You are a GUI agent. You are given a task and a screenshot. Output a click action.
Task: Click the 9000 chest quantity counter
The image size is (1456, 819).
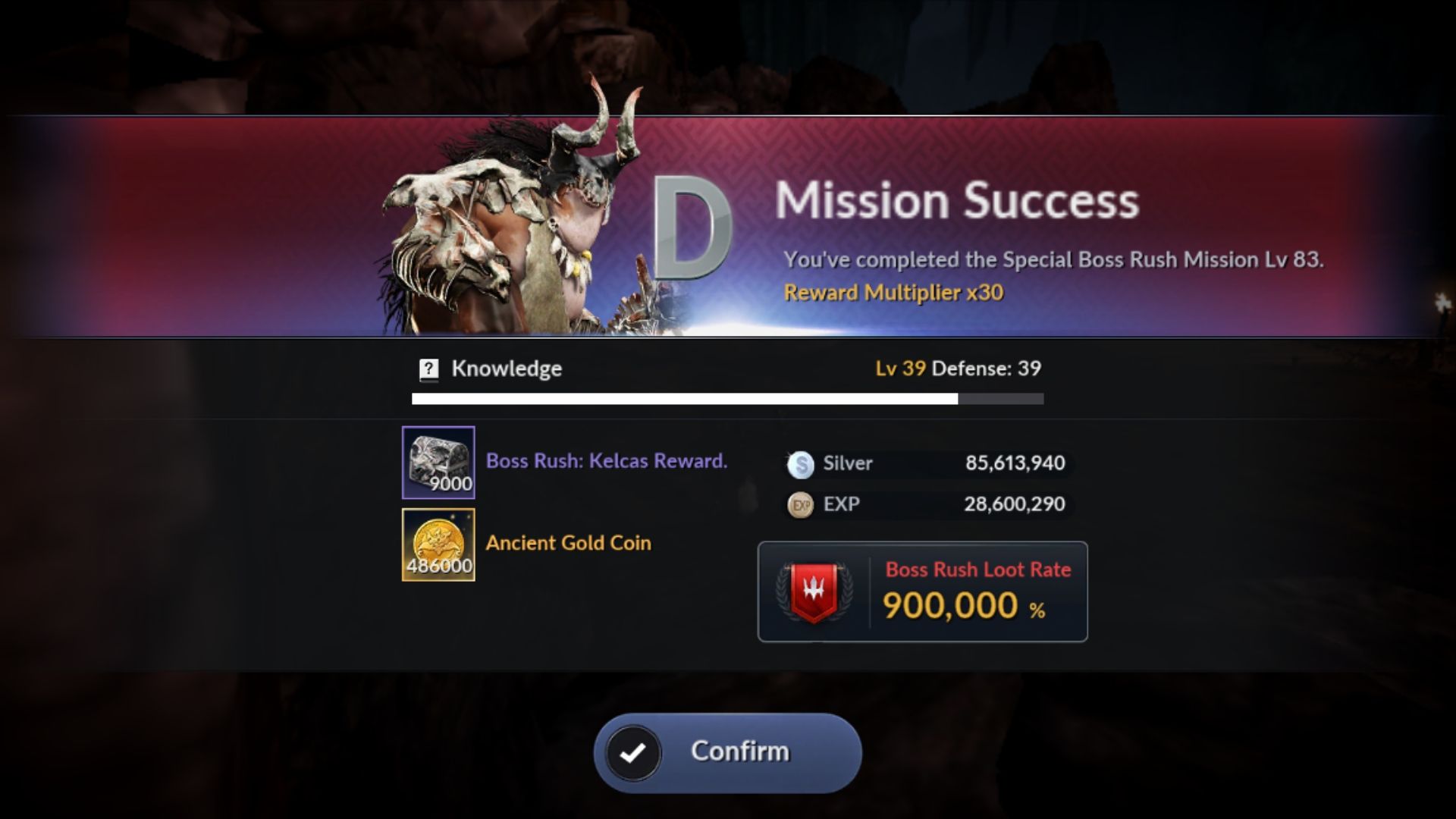(x=453, y=483)
